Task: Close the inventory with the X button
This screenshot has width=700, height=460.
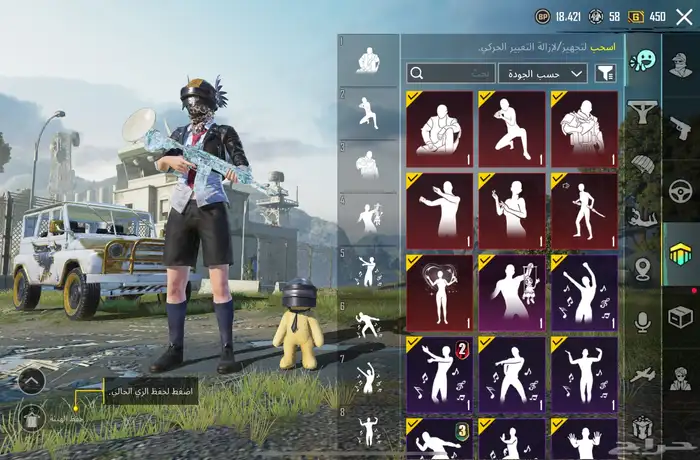Action: [684, 16]
